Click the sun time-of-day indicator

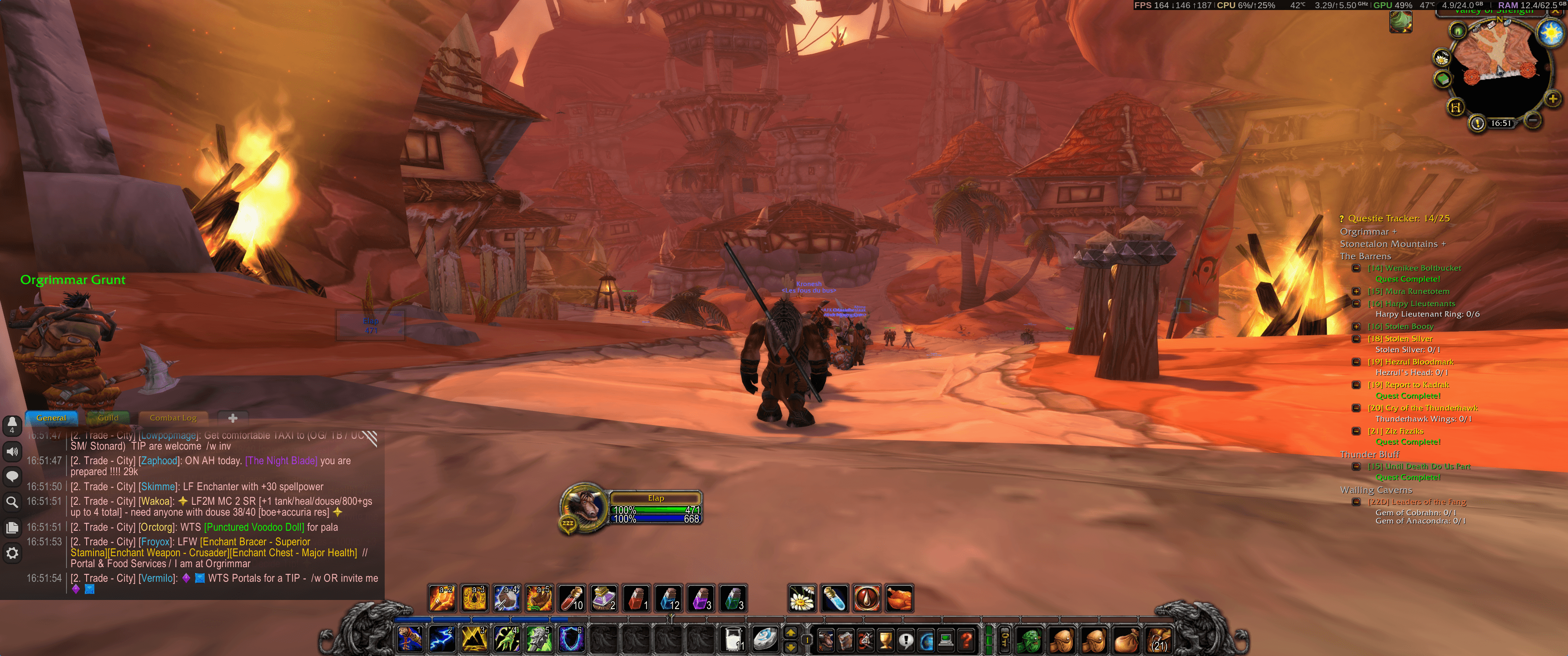(1550, 32)
